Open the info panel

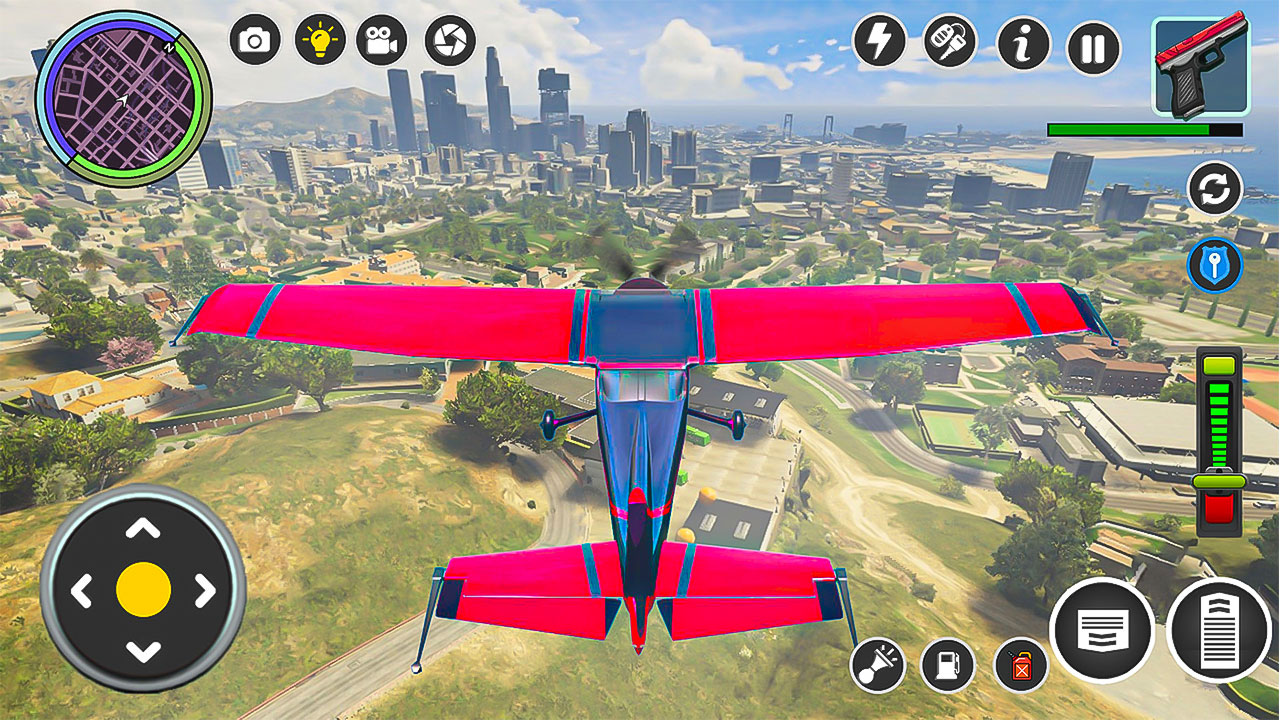pyautogui.click(x=1023, y=43)
